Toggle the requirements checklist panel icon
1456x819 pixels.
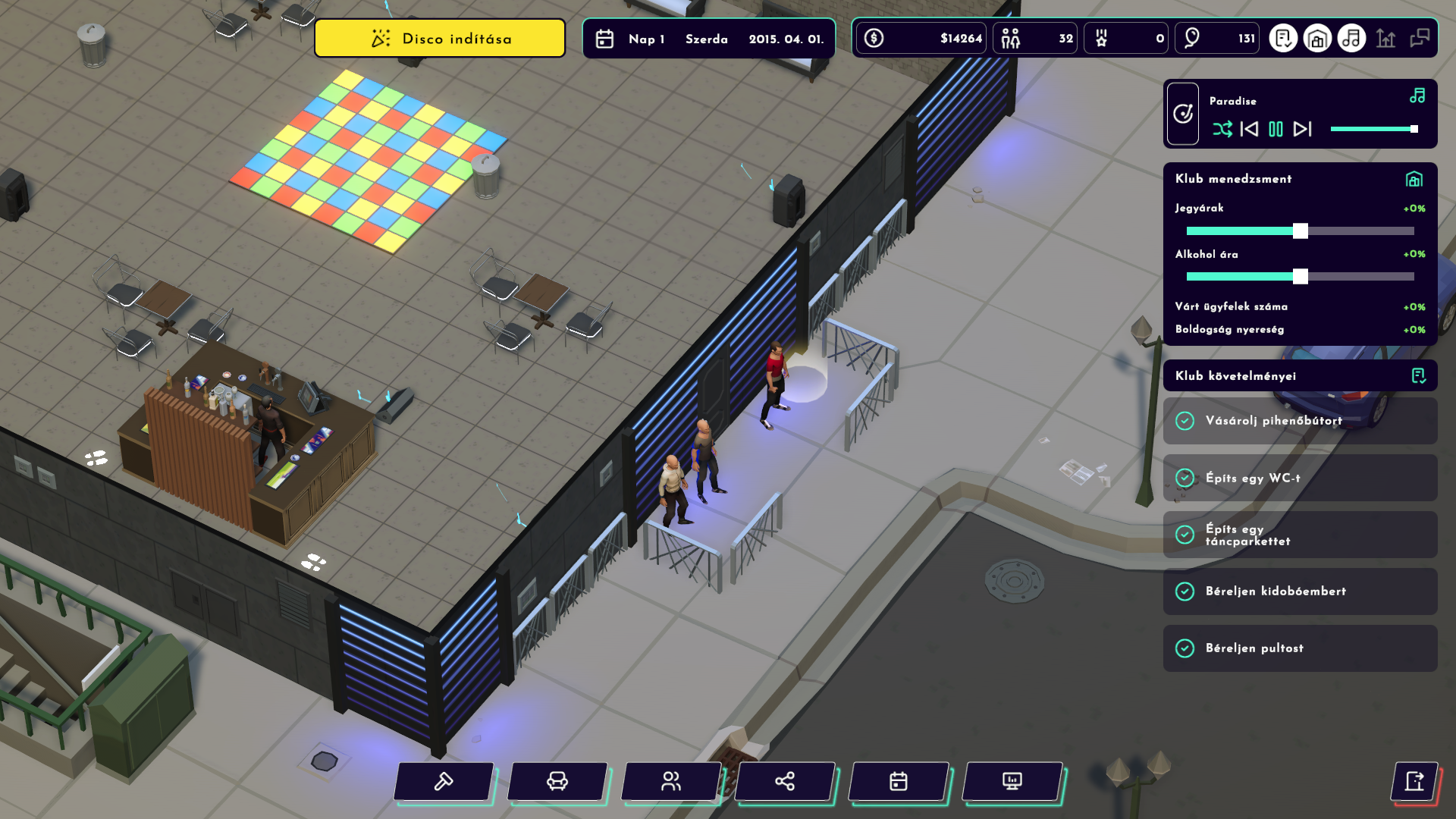coord(1283,38)
